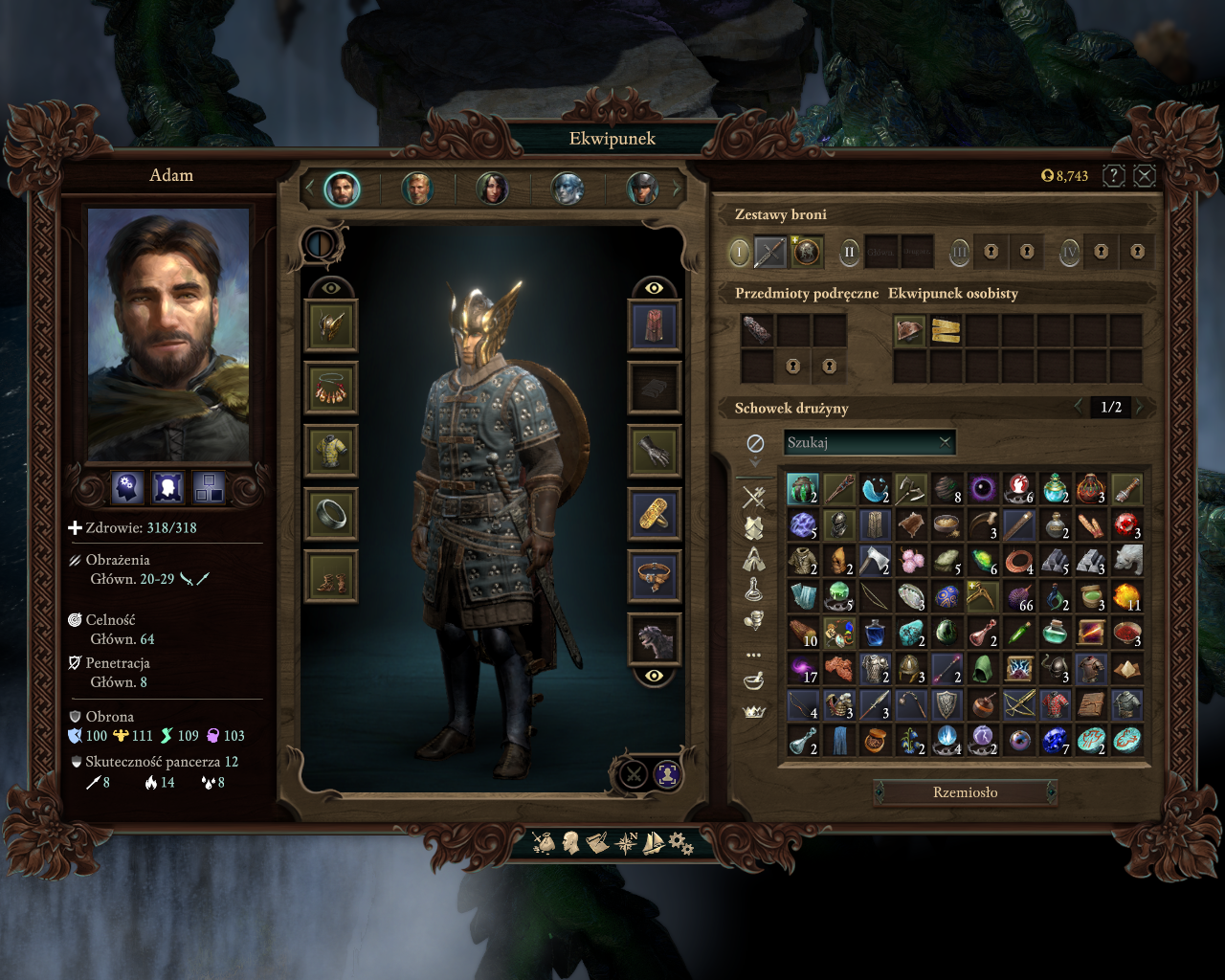Go to next stash page
The height and width of the screenshot is (980, 1225).
pyautogui.click(x=1140, y=408)
